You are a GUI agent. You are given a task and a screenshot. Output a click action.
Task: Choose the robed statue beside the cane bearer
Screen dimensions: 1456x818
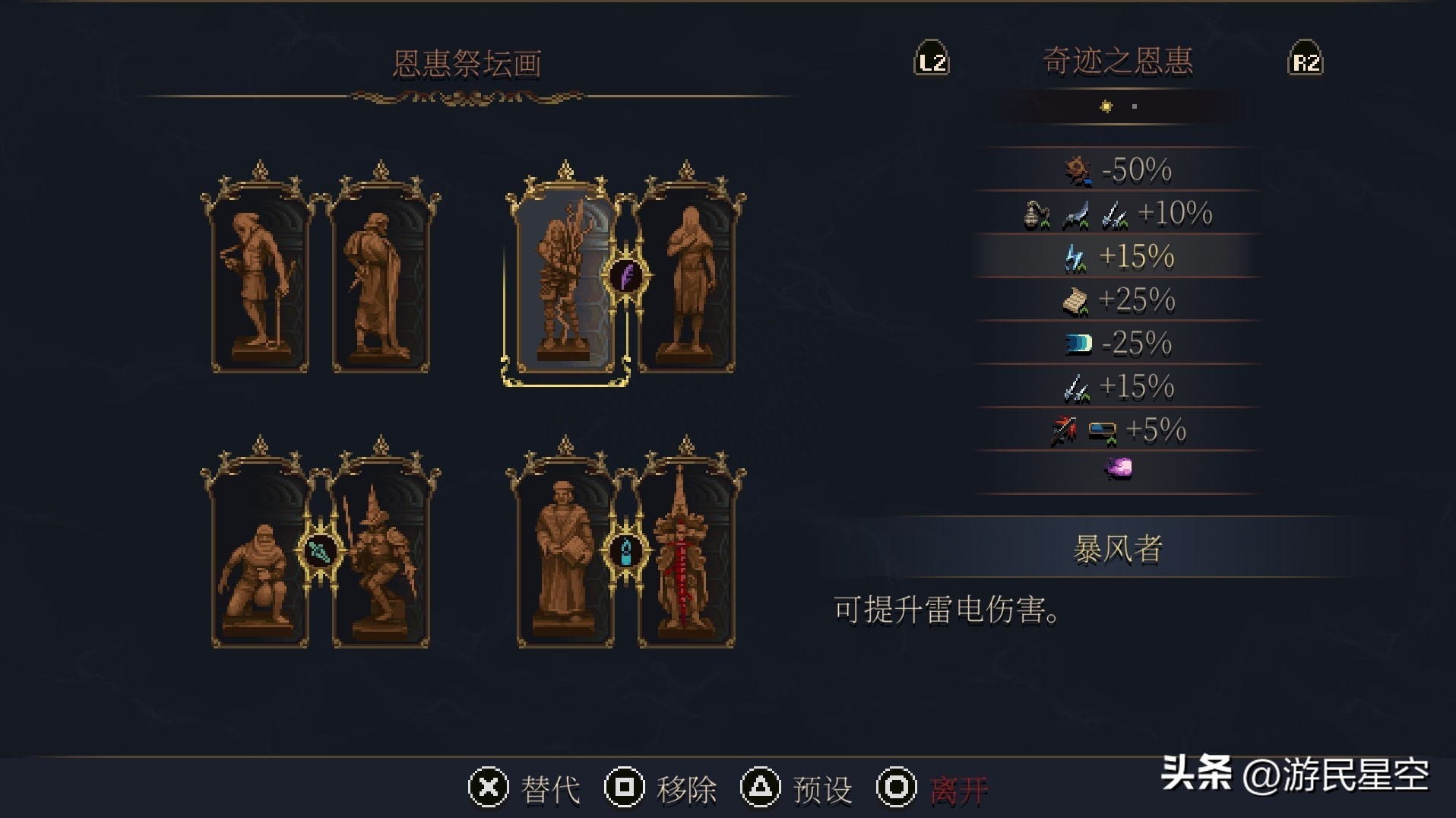coord(380,283)
